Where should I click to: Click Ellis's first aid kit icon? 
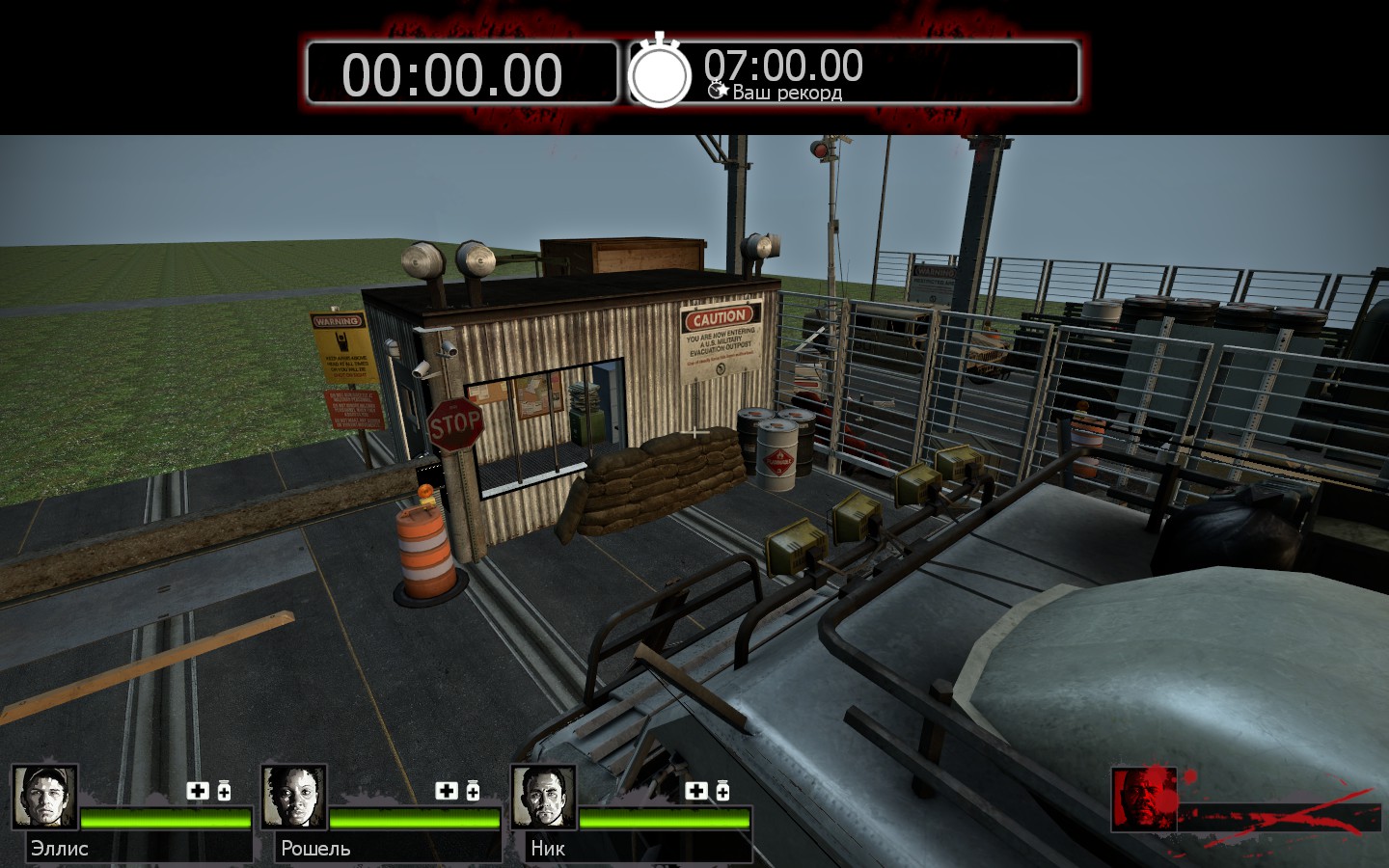pyautogui.click(x=198, y=791)
